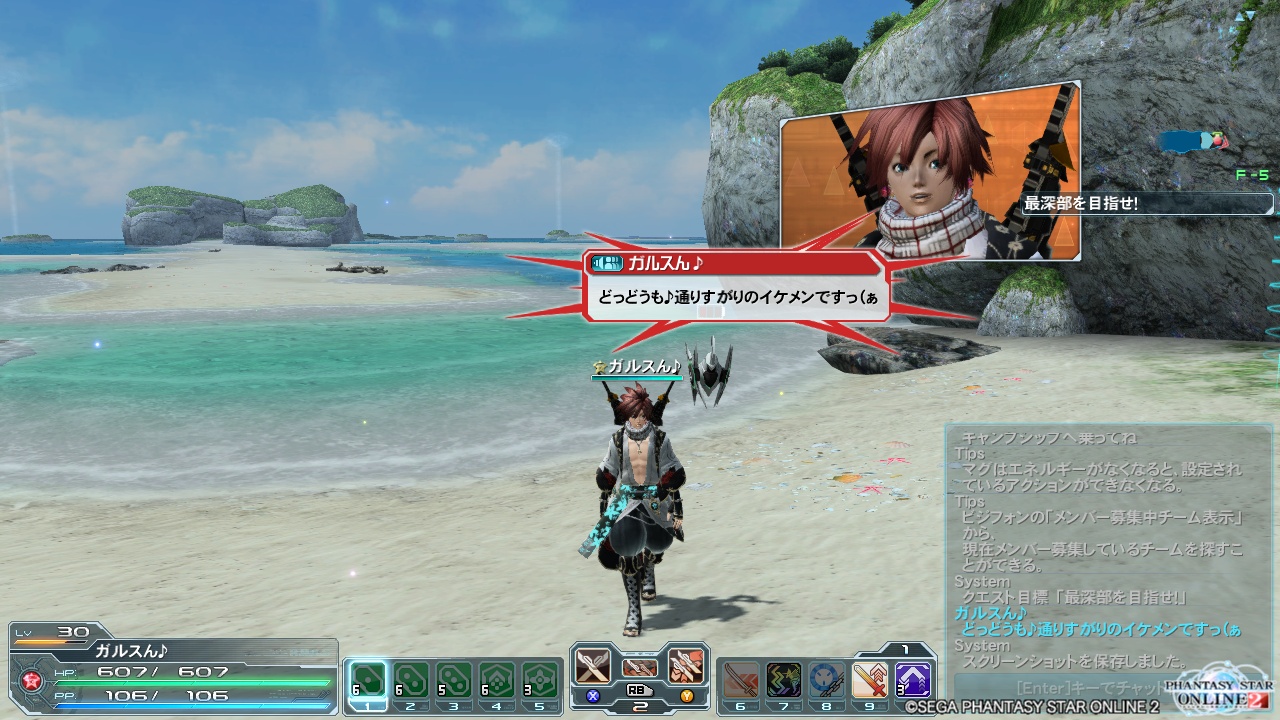1280x720 pixels.
Task: Use the double-capsule item in slot 2
Action: [x=411, y=681]
